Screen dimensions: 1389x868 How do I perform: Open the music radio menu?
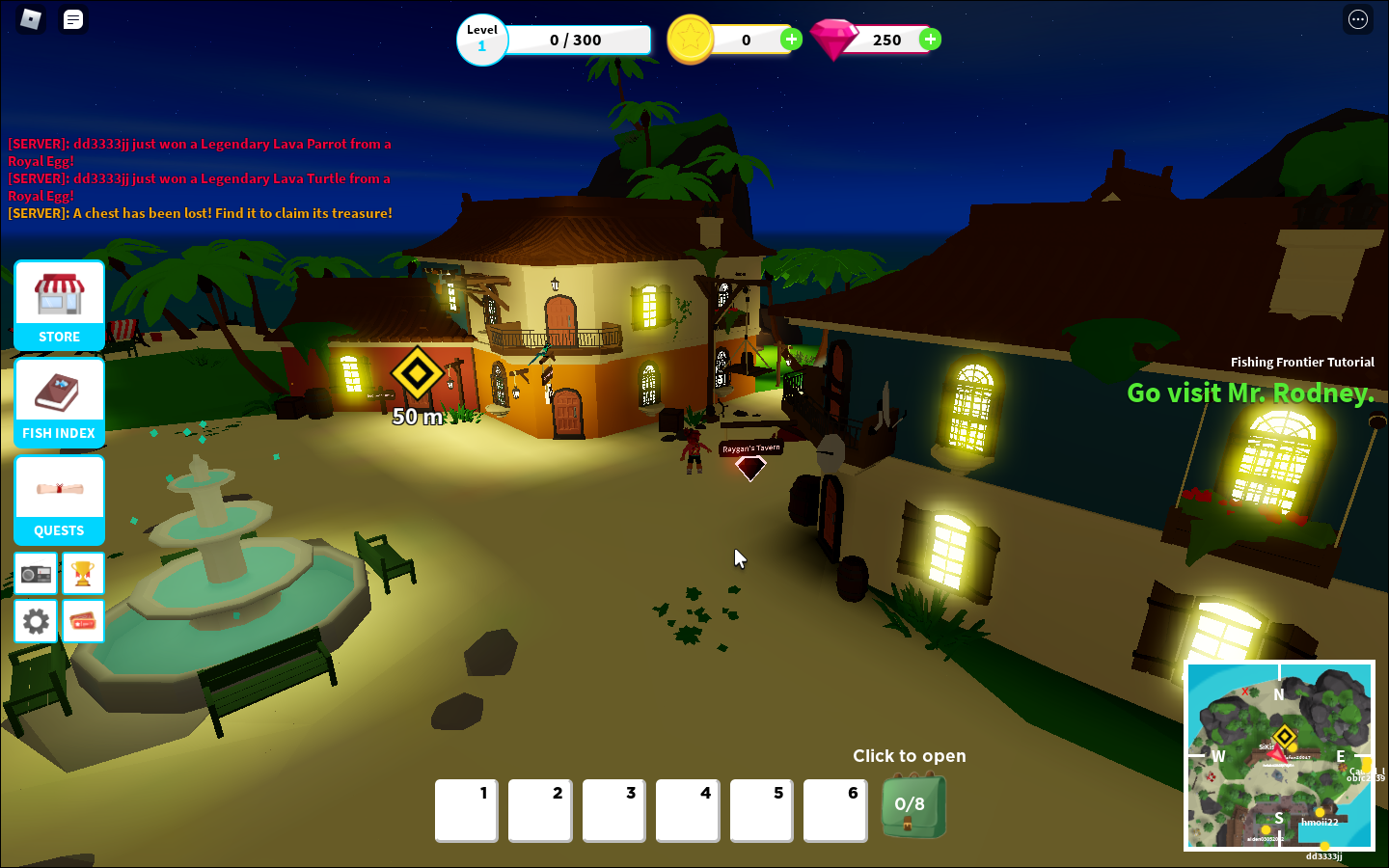click(x=35, y=573)
